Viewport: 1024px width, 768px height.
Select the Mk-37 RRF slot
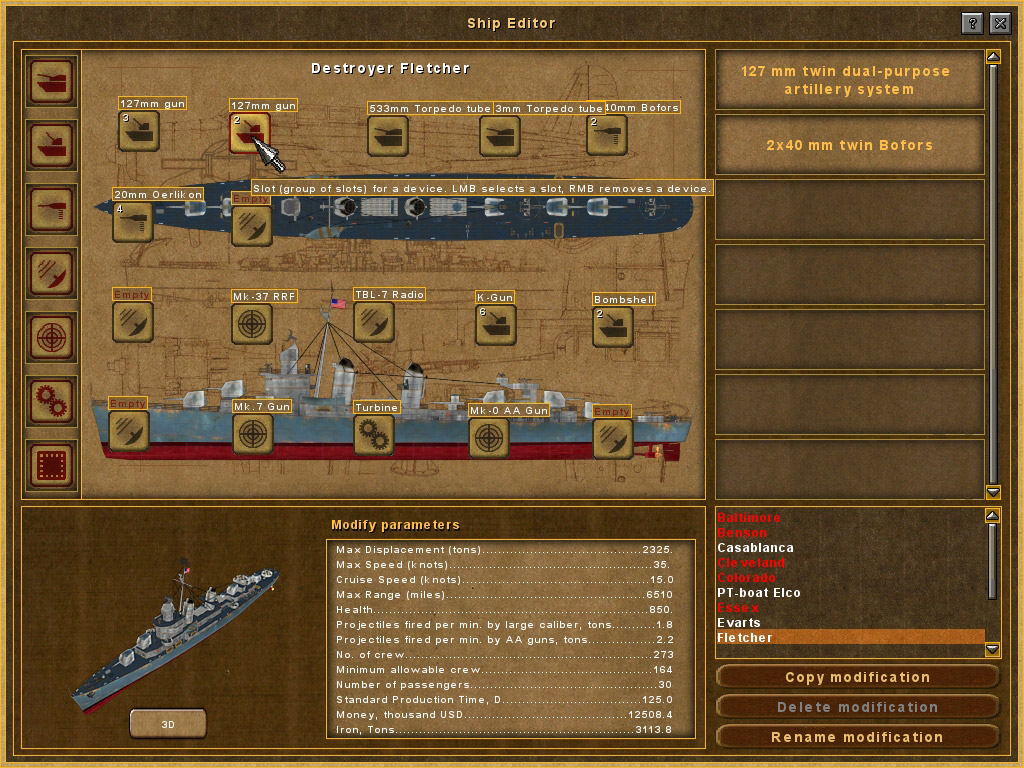point(252,324)
